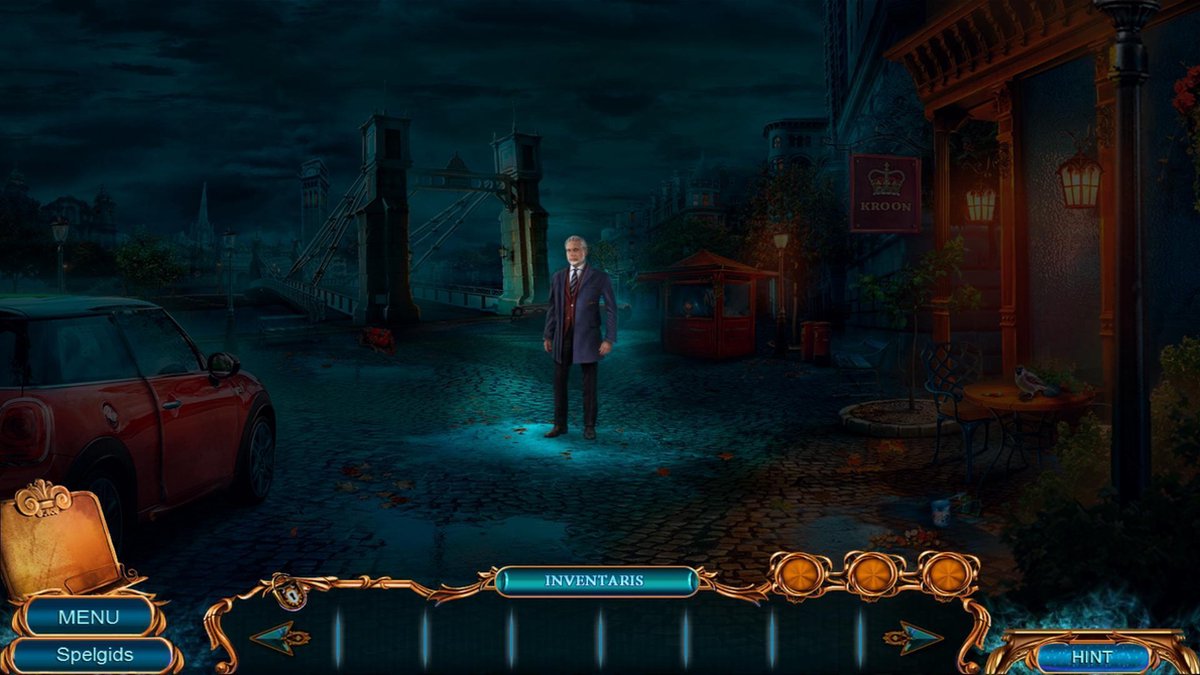Screen dimensions: 1200x675
Task: Click the INVENTARIS label bar
Action: pyautogui.click(x=596, y=580)
